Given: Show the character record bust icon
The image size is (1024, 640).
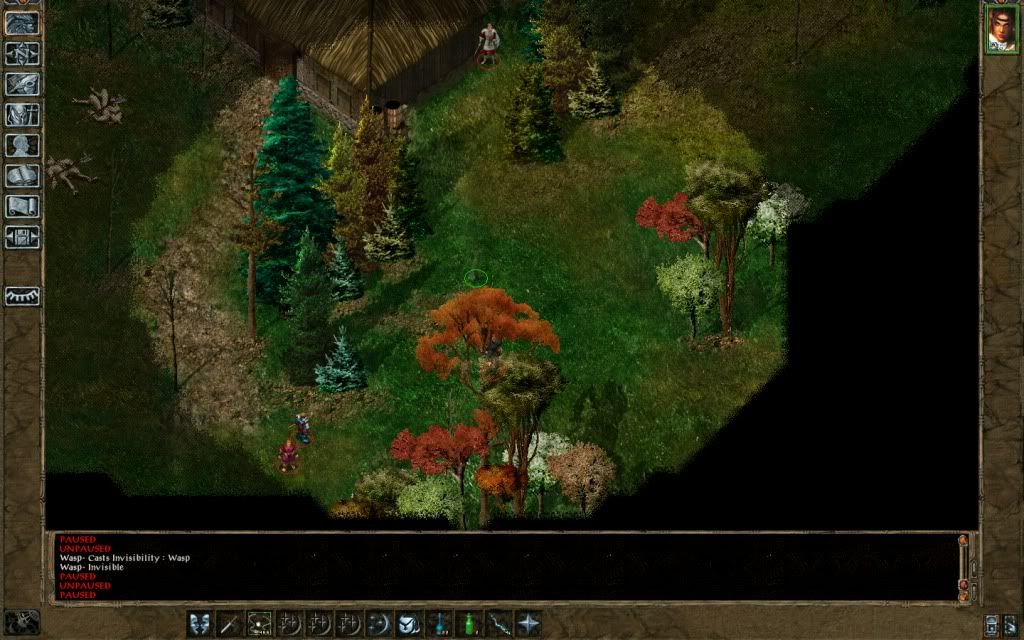Looking at the screenshot, I should [23, 146].
